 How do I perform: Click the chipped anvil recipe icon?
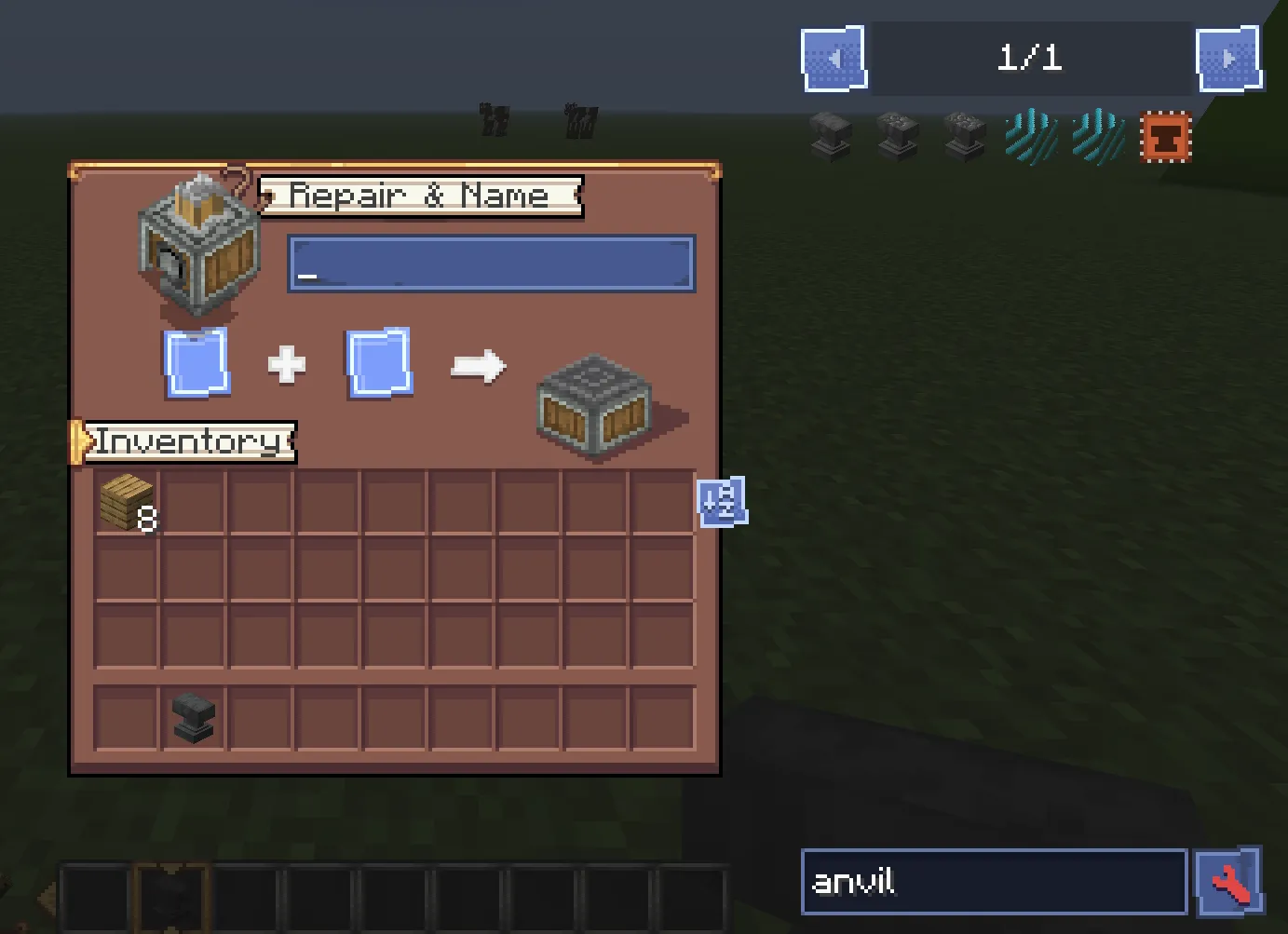click(x=898, y=137)
